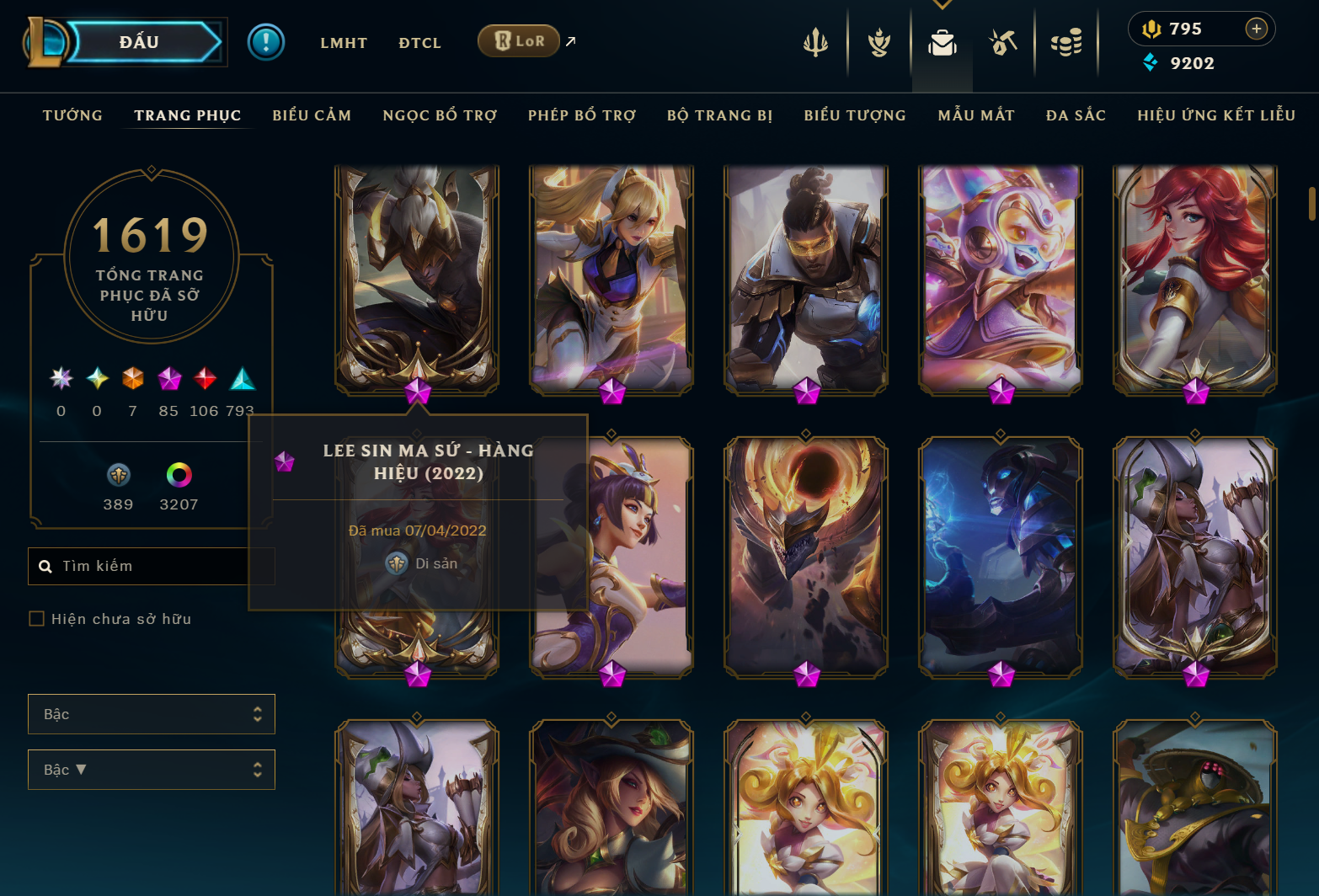Enable the 'Hiện chưa sở hữu' checkbox

pos(37,618)
